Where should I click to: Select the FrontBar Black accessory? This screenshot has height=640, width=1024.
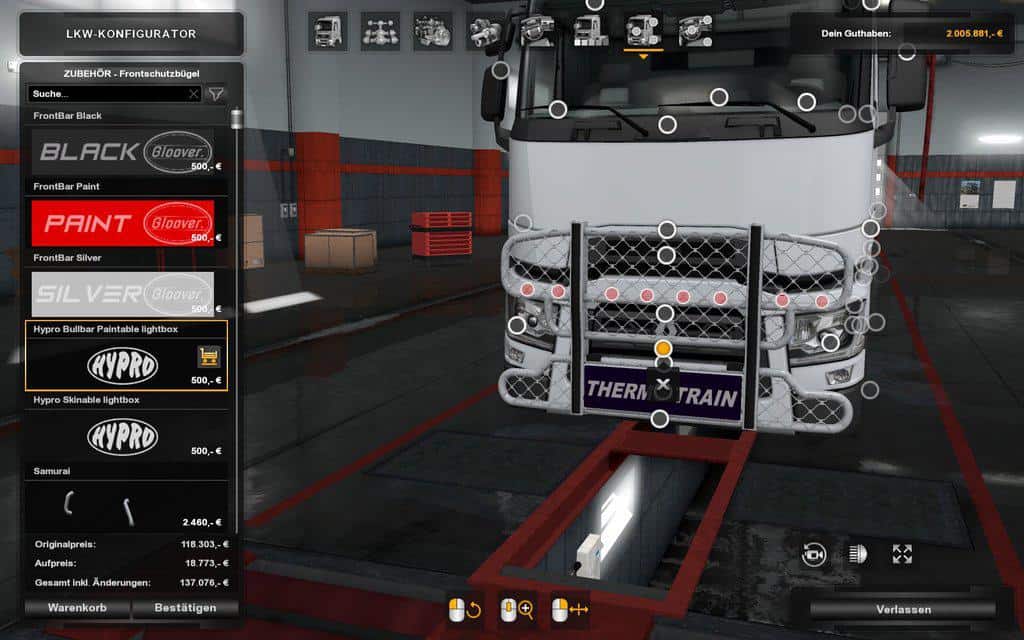coord(123,151)
